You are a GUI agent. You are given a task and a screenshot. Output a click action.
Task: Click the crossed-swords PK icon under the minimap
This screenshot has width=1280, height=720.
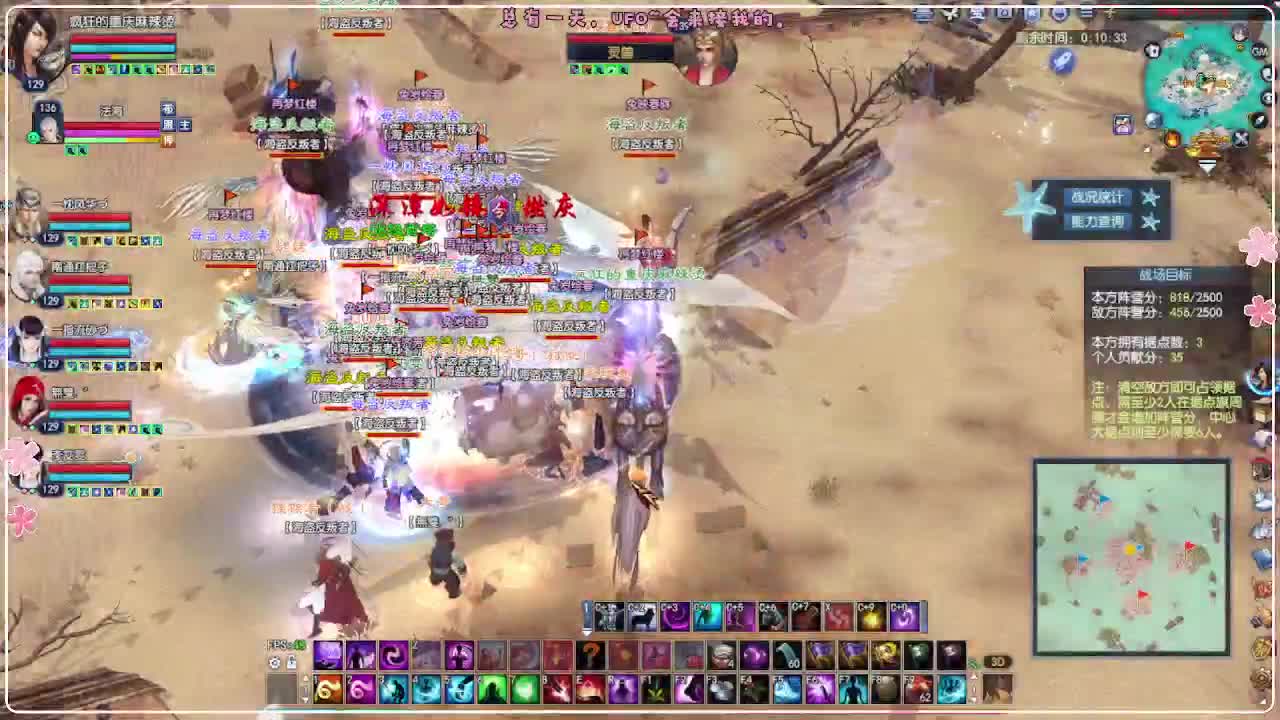tap(1241, 139)
